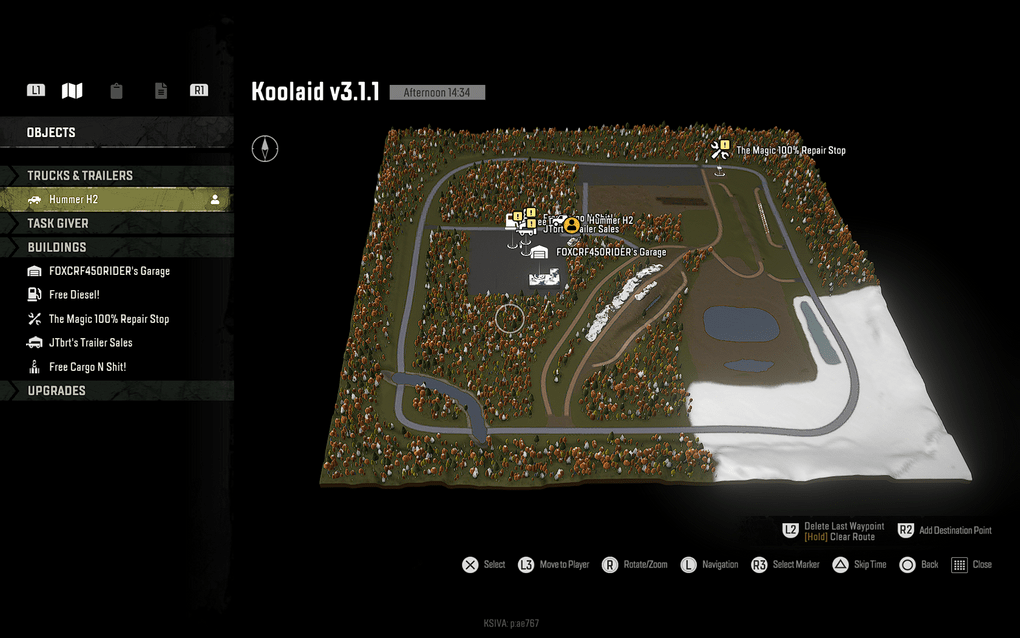This screenshot has width=1020, height=638.
Task: Choose the Free Cargo N Shit! entry
Action: tap(87, 367)
